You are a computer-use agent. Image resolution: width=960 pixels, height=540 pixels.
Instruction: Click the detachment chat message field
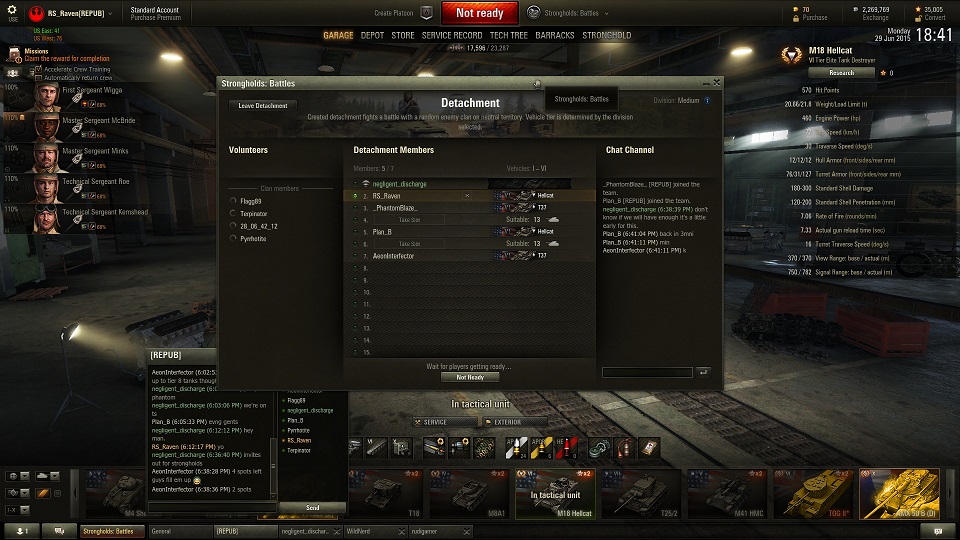tap(647, 372)
